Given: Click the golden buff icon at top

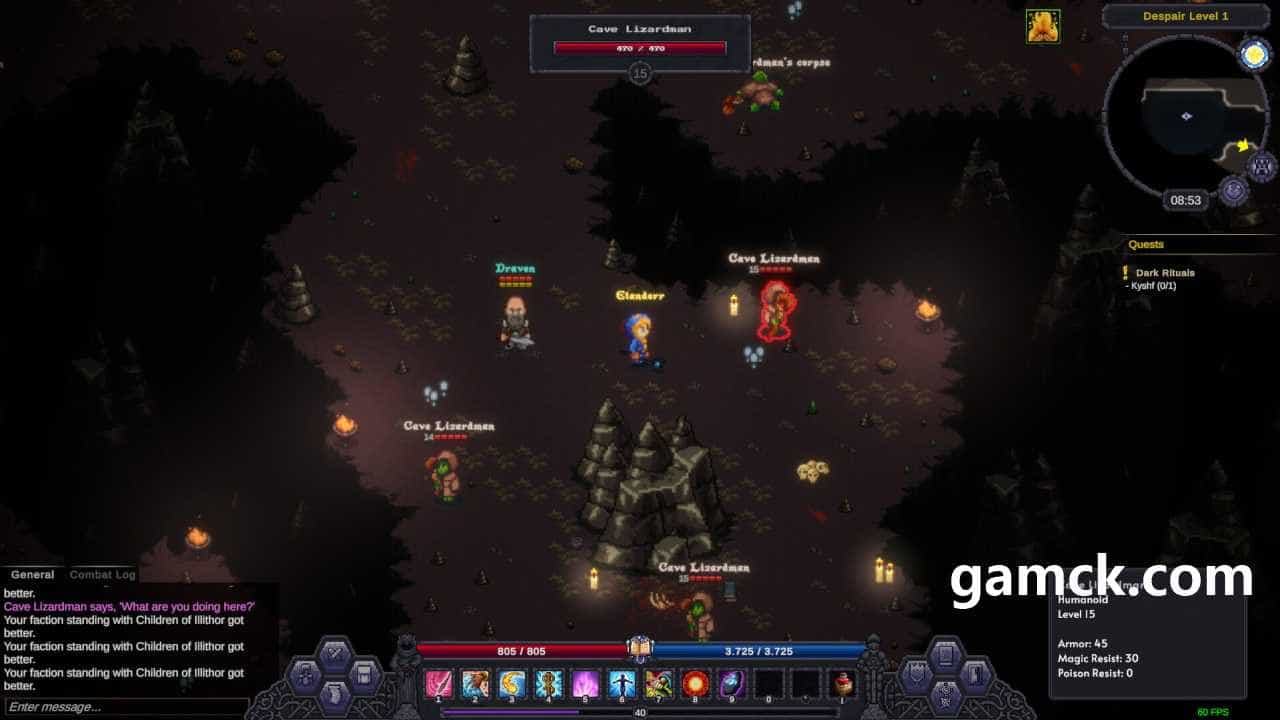Looking at the screenshot, I should tap(1043, 27).
